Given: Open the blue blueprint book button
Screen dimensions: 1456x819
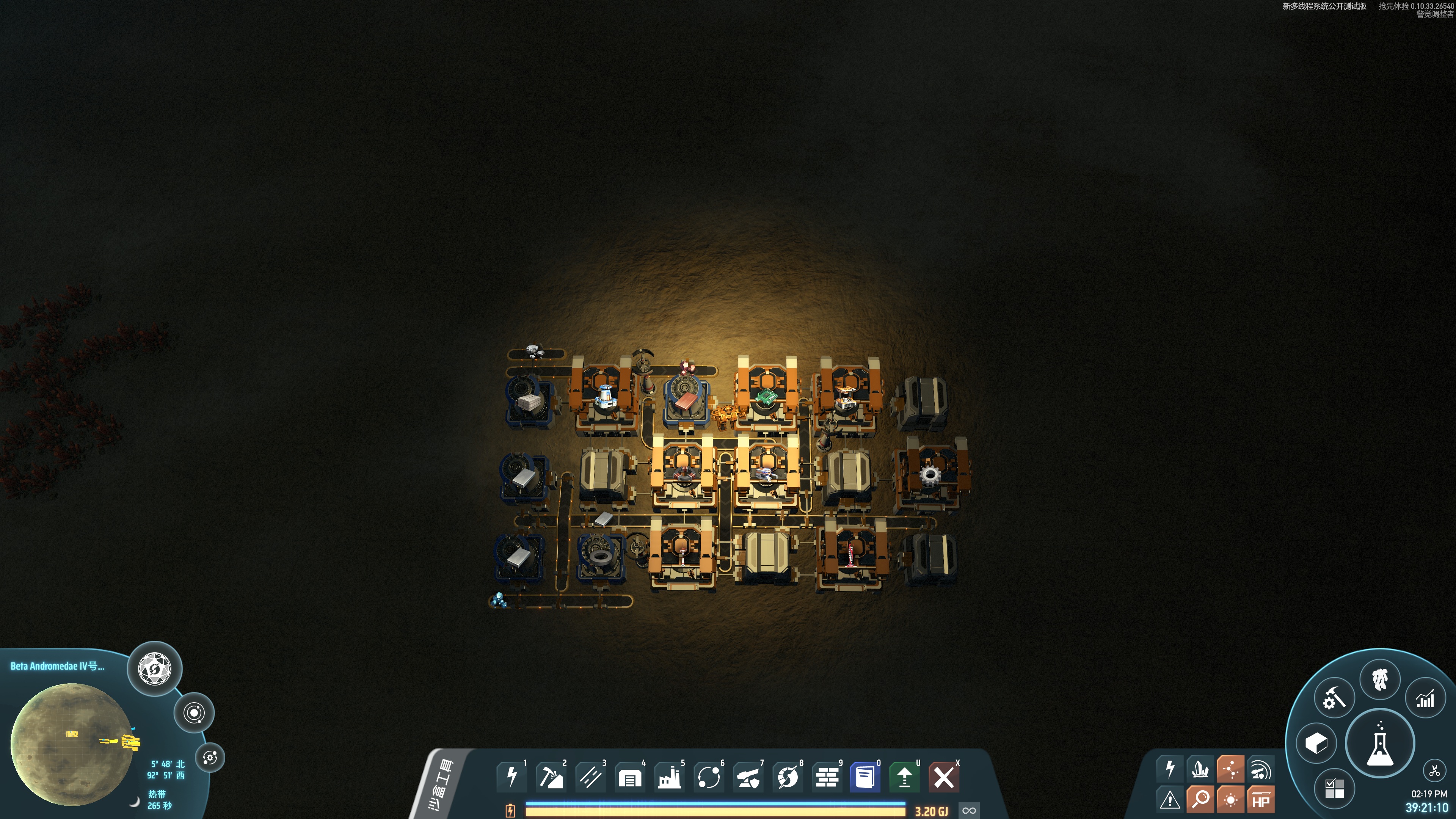Looking at the screenshot, I should pos(865,777).
